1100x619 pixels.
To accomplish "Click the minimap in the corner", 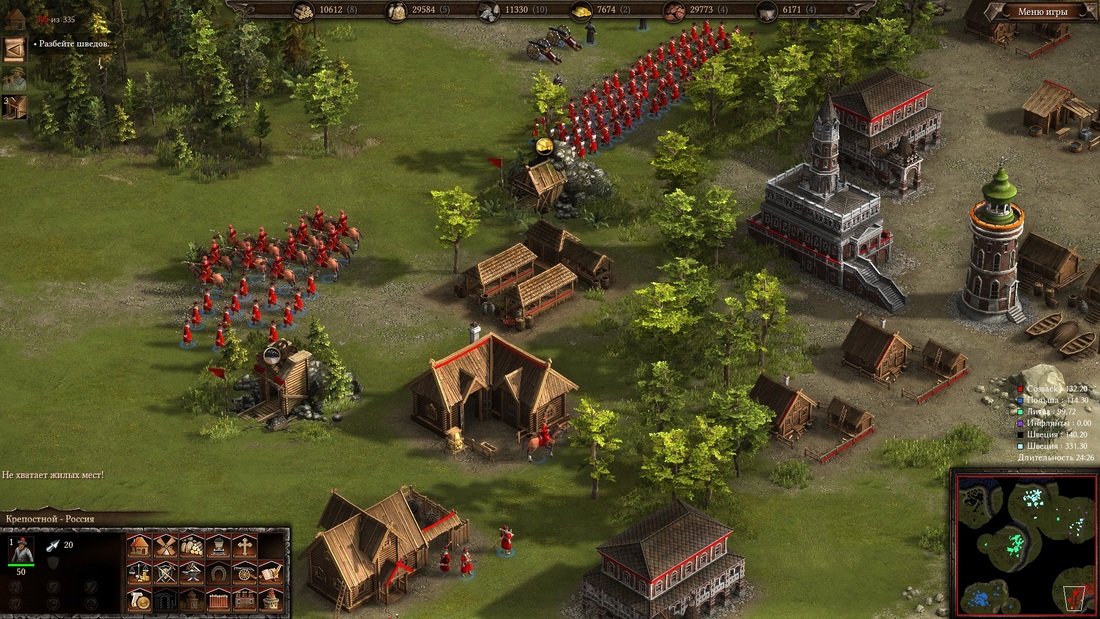I will [x=1024, y=543].
